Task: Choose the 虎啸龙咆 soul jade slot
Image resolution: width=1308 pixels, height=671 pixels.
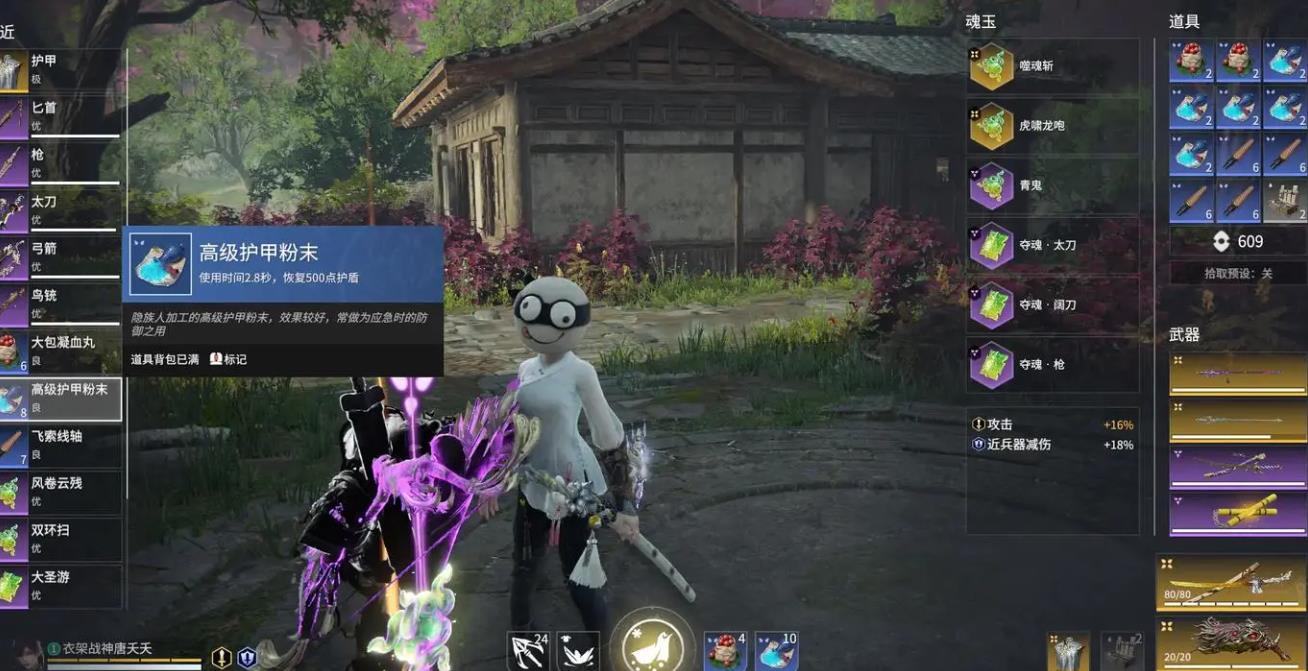Action: click(1051, 127)
